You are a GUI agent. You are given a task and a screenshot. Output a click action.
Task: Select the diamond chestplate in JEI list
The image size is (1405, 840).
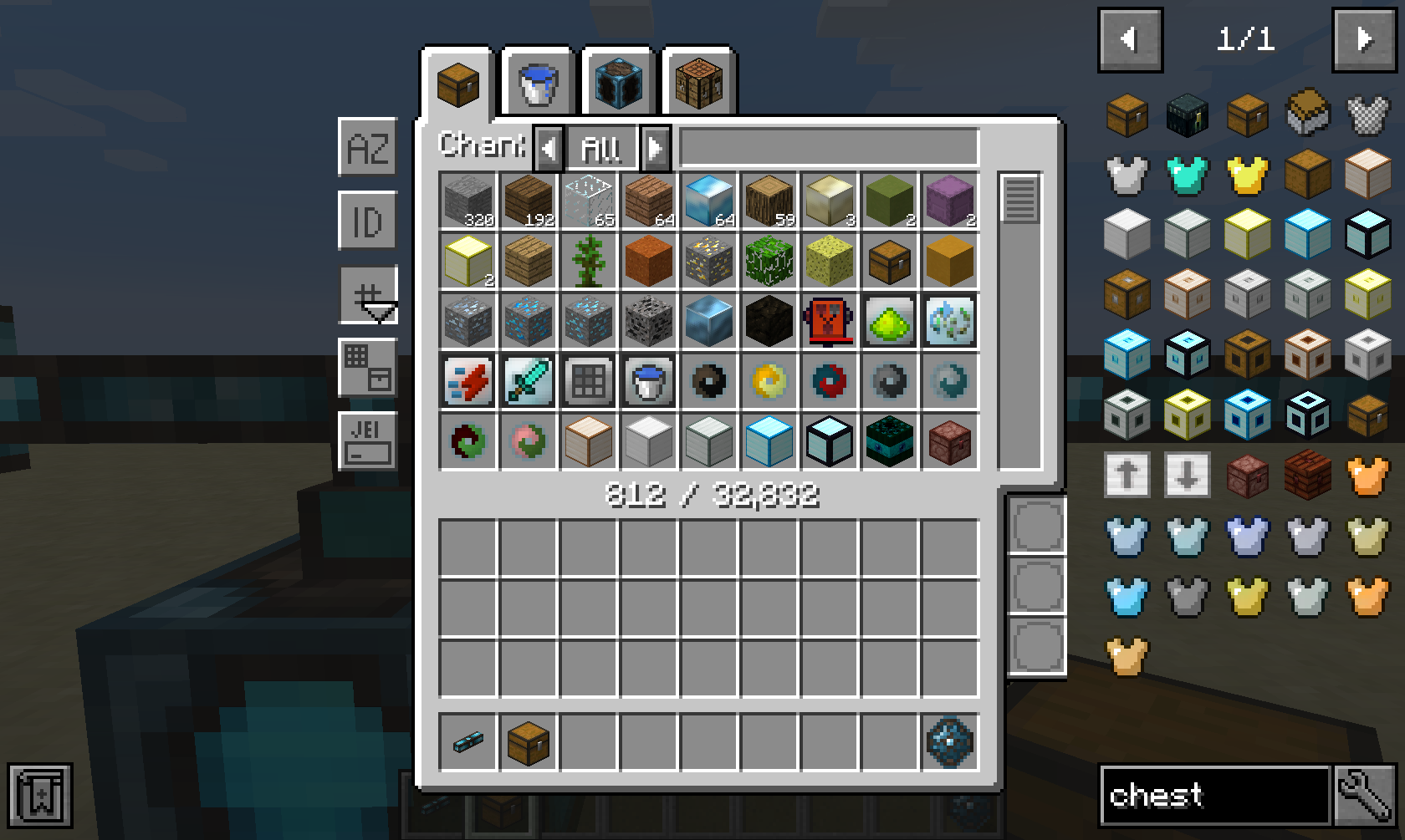click(1188, 176)
